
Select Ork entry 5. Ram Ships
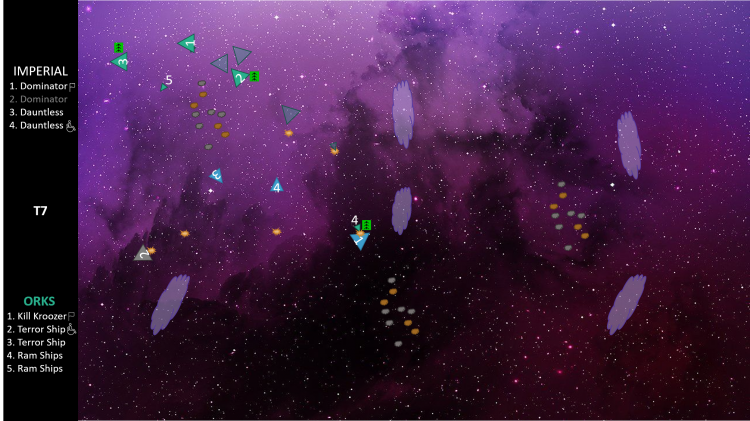[x=34, y=368]
